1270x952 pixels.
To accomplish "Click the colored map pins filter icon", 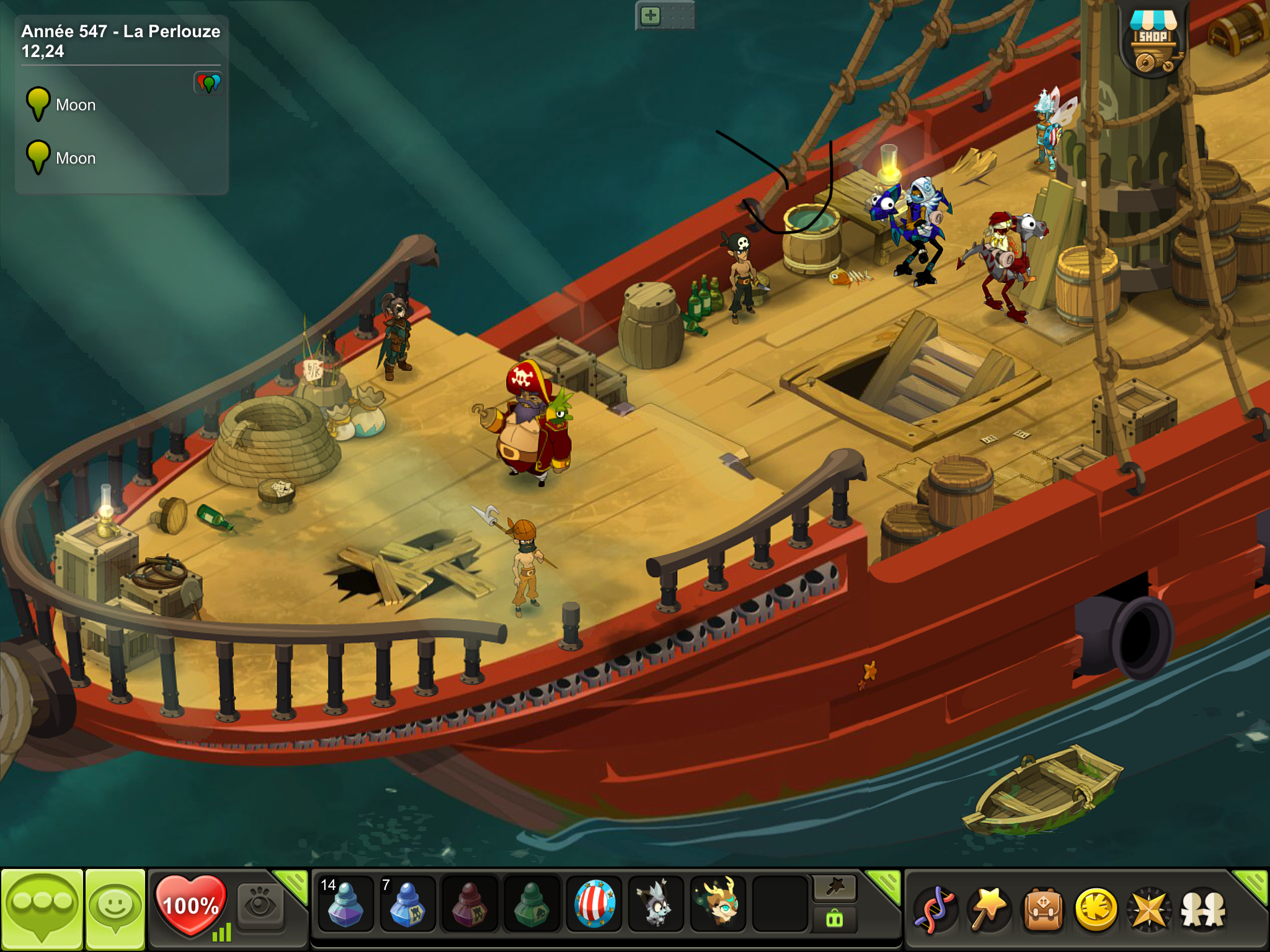I will click(208, 82).
